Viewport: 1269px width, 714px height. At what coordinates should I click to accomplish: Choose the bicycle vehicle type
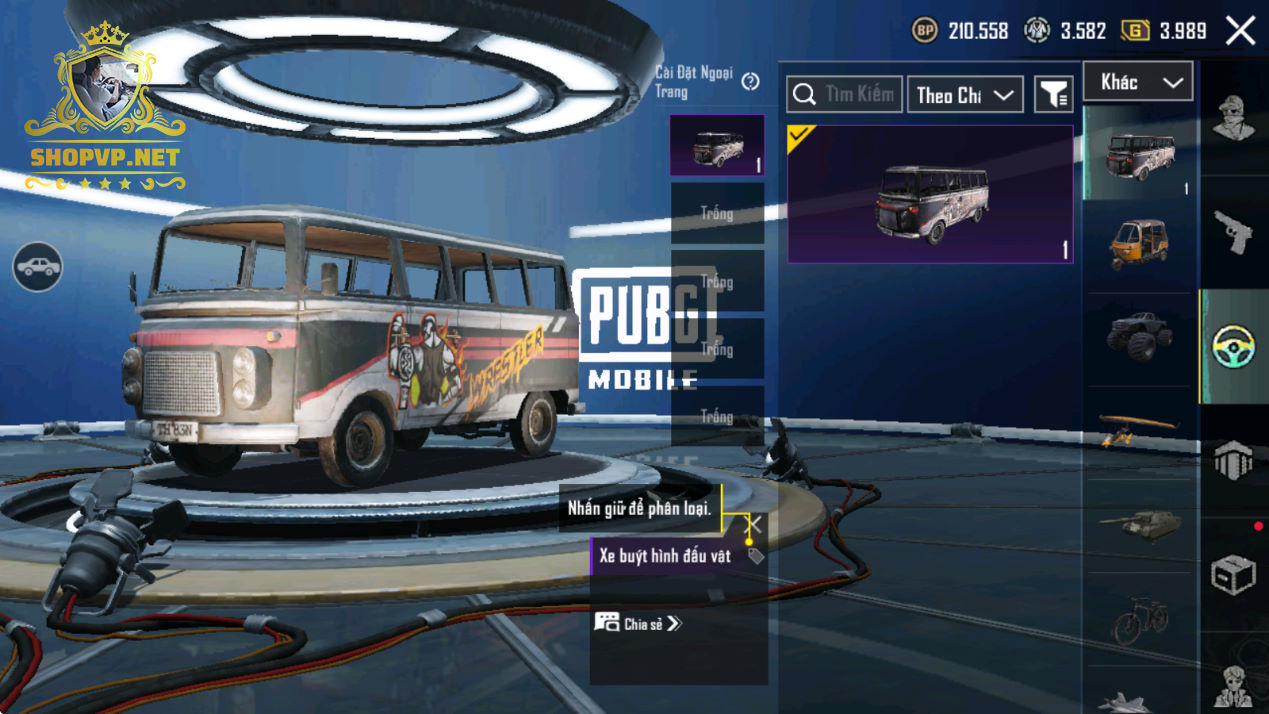coord(1139,618)
